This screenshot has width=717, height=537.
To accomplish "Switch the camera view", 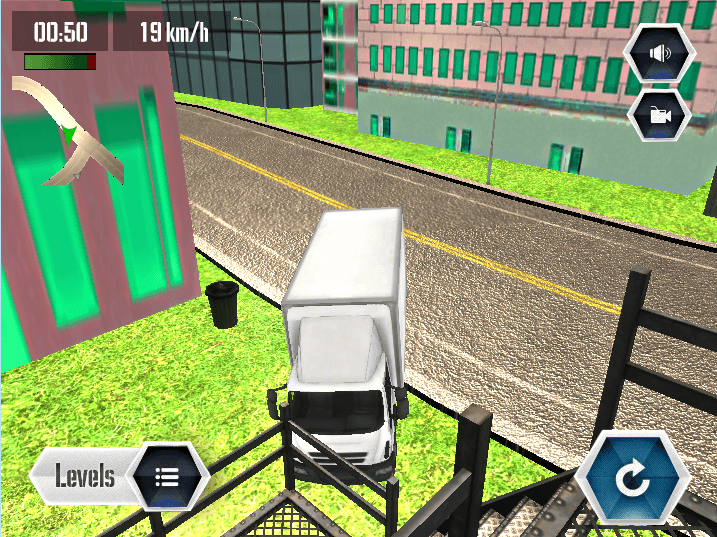I will 659,115.
